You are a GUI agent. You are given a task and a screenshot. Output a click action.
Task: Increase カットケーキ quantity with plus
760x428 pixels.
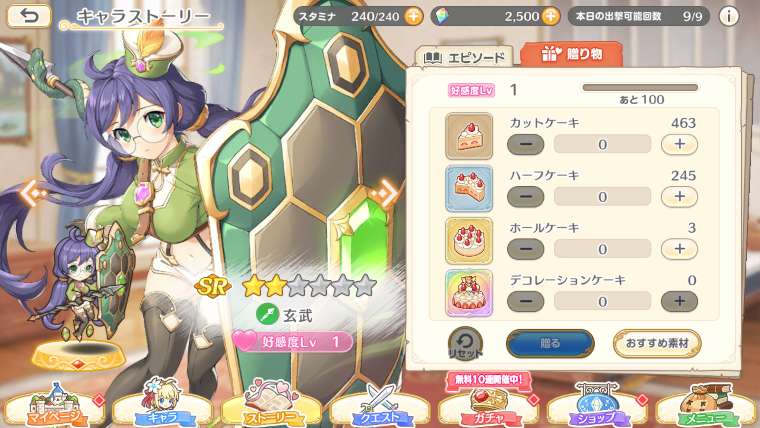coord(679,144)
